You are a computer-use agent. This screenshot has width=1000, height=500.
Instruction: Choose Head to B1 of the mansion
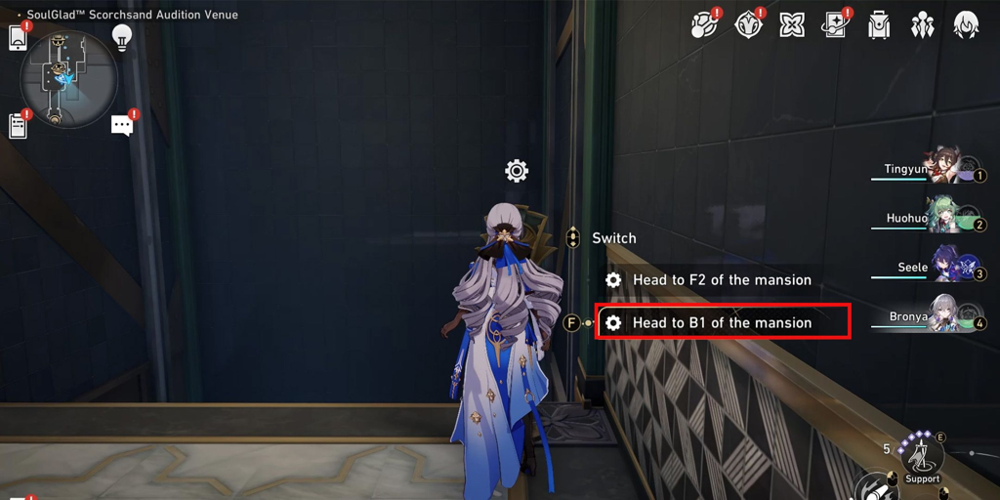point(722,323)
